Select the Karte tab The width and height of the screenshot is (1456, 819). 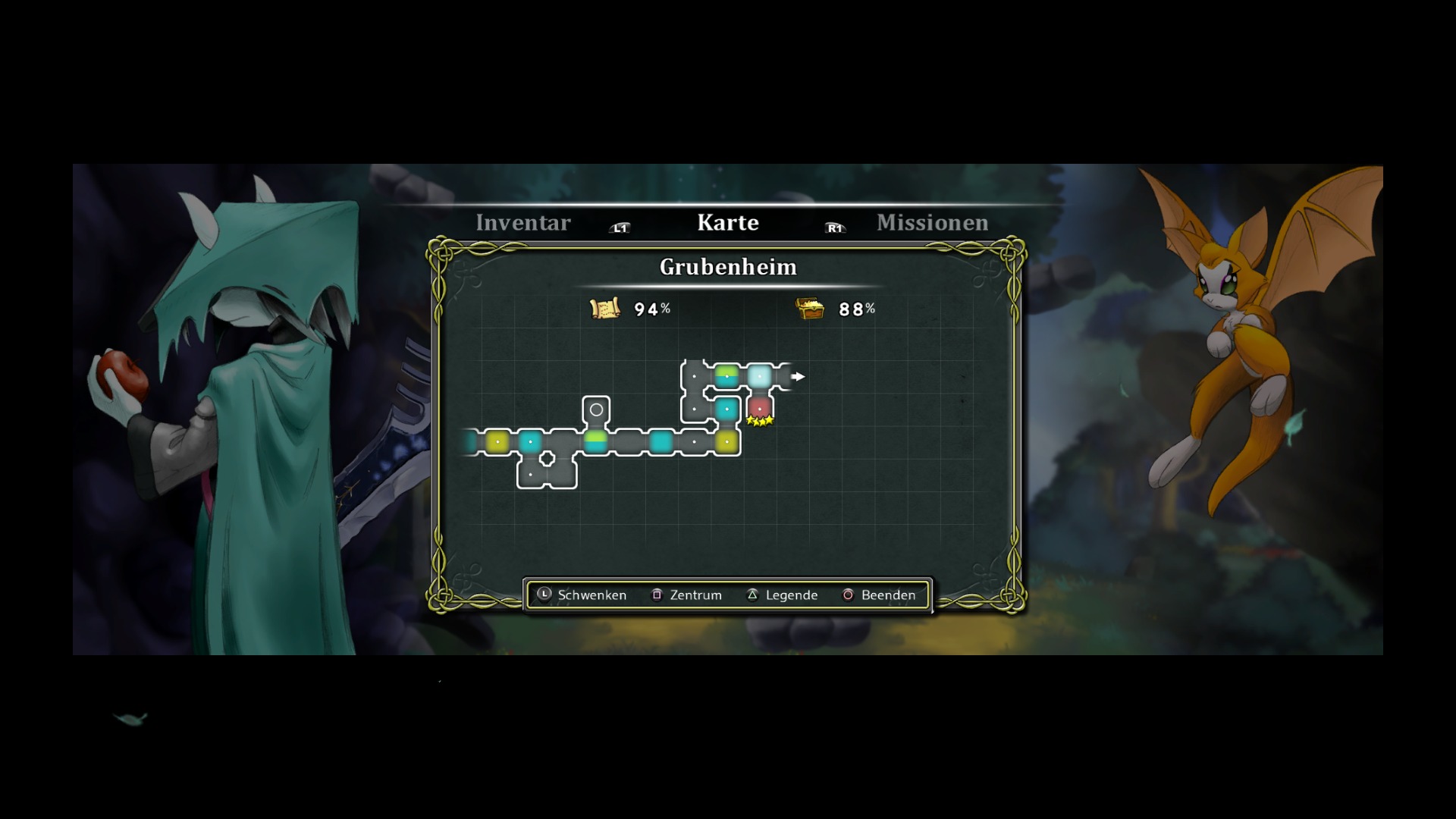(x=727, y=223)
